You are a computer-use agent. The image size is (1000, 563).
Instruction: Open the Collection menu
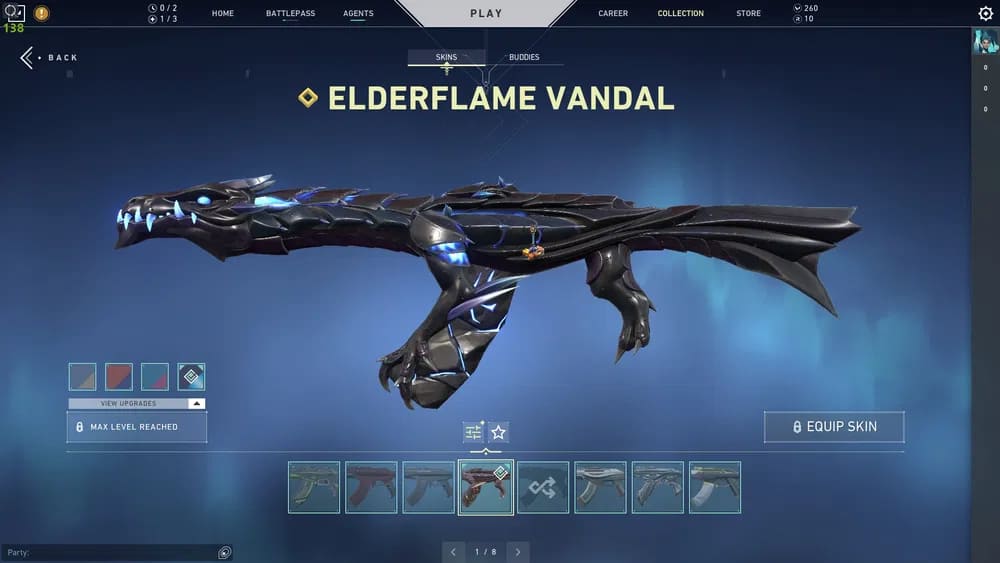[680, 14]
